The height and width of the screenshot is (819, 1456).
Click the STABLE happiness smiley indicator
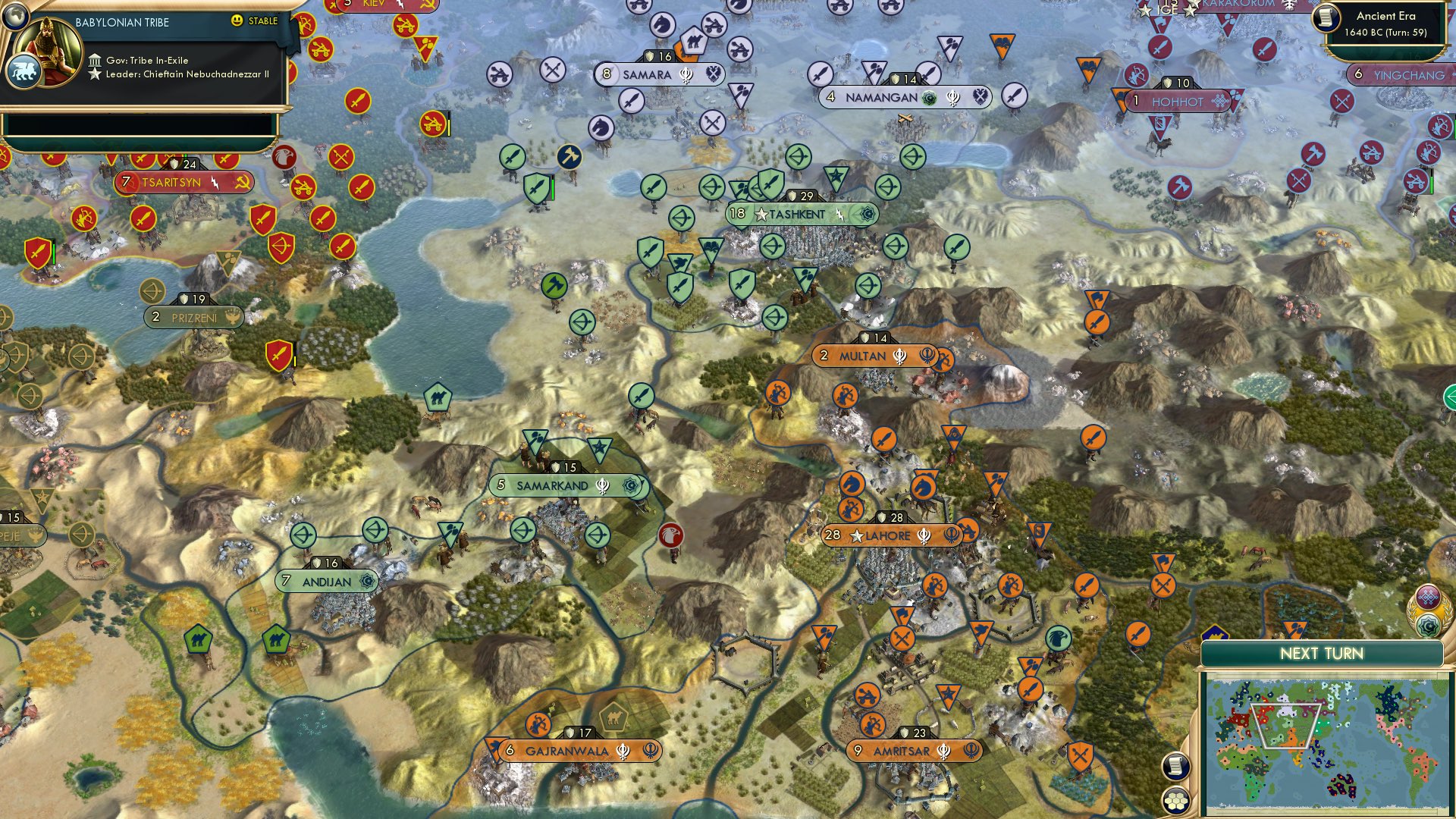click(x=239, y=22)
